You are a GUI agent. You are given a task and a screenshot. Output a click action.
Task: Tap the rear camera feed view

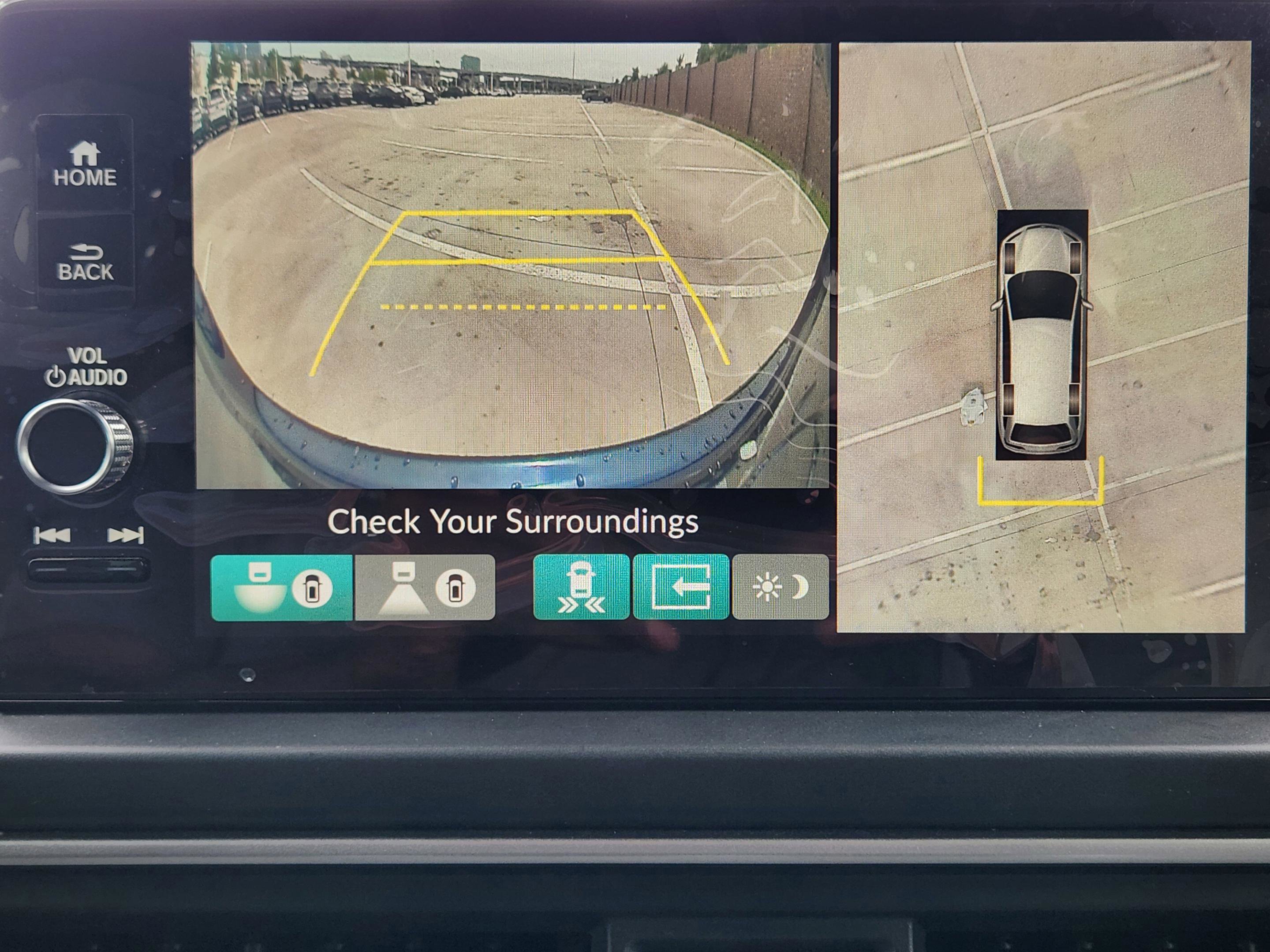[511, 264]
